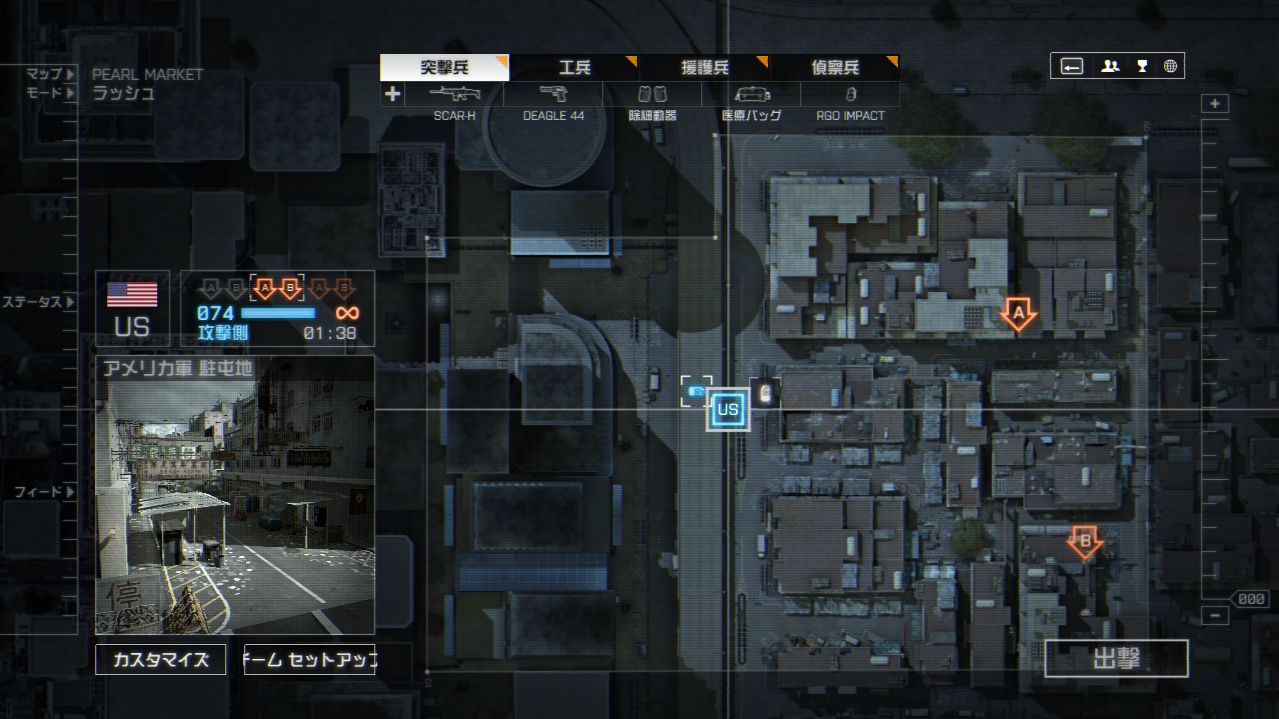The width and height of the screenshot is (1279, 719).
Task: Select the SCAR-H primary weapon slot
Action: pyautogui.click(x=455, y=95)
